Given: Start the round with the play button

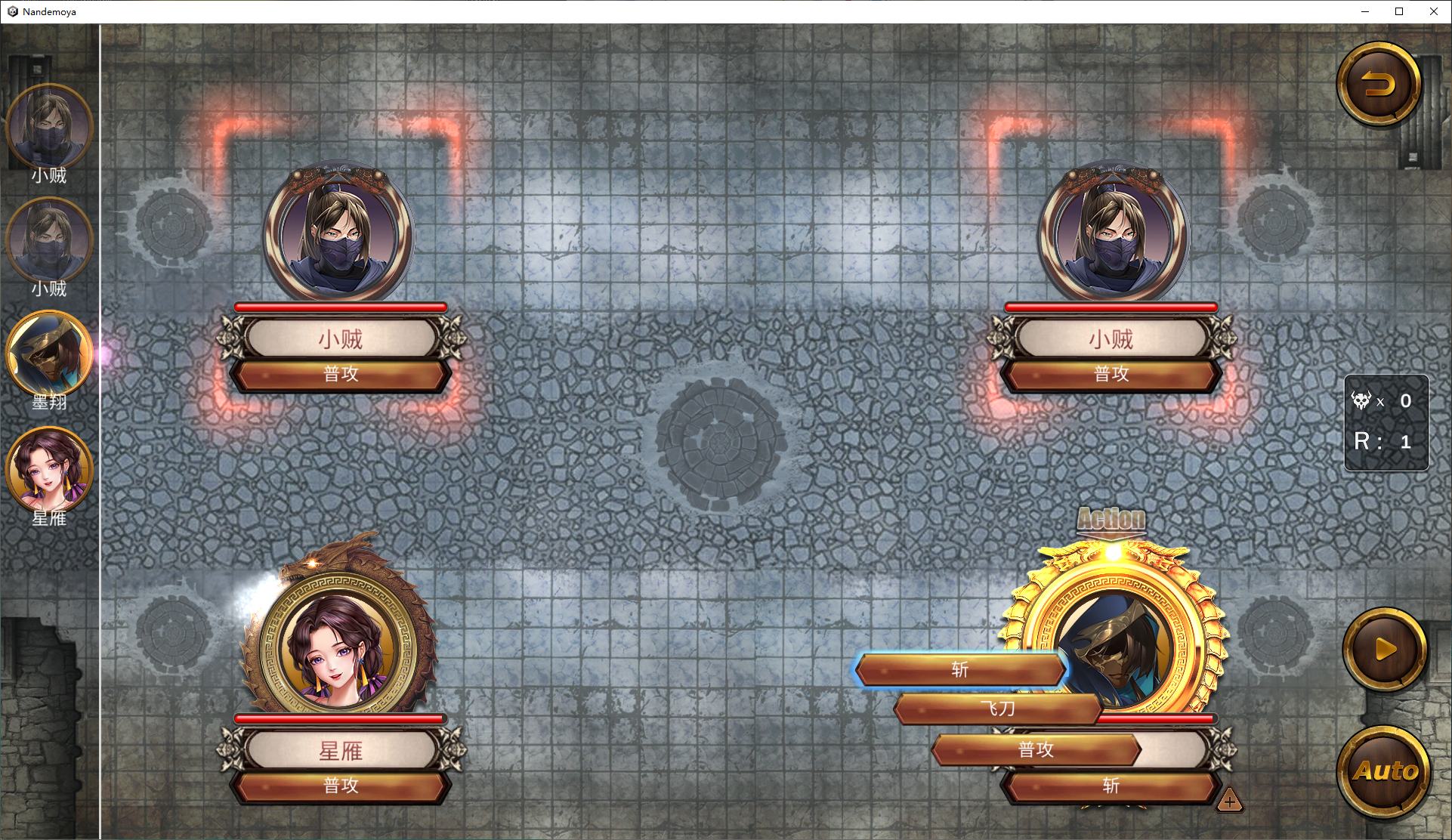Looking at the screenshot, I should pyautogui.click(x=1384, y=650).
